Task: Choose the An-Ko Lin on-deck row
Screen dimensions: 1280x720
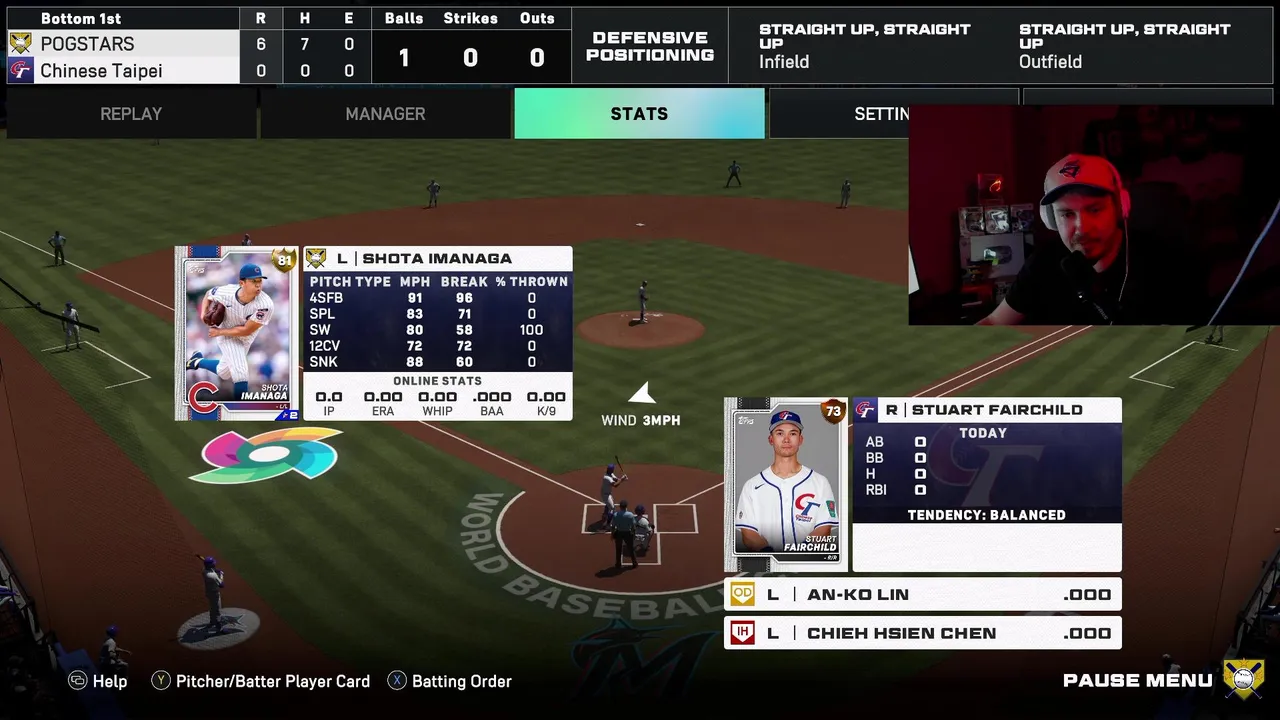Action: coord(922,595)
